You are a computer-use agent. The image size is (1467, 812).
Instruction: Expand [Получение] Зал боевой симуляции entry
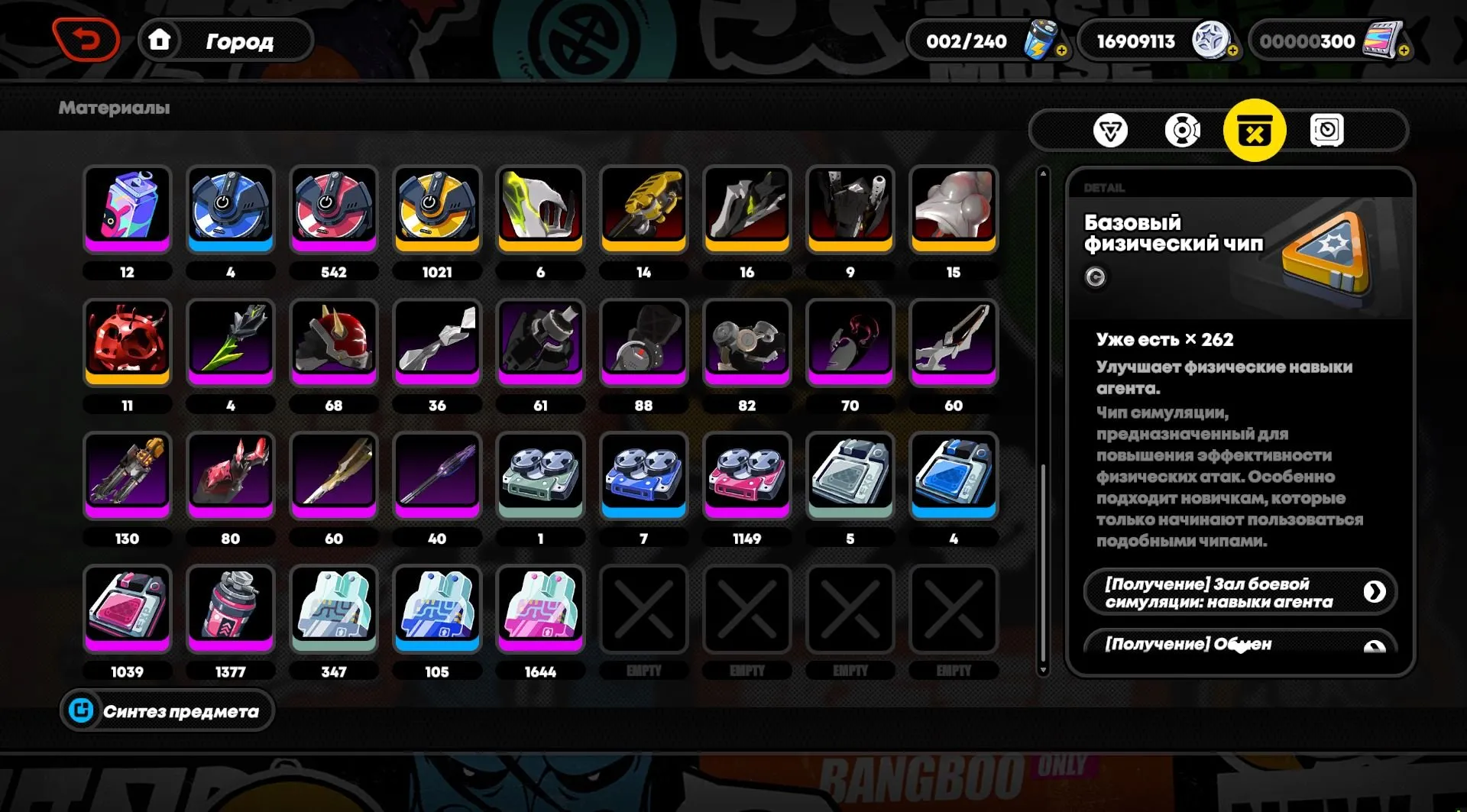1239,591
